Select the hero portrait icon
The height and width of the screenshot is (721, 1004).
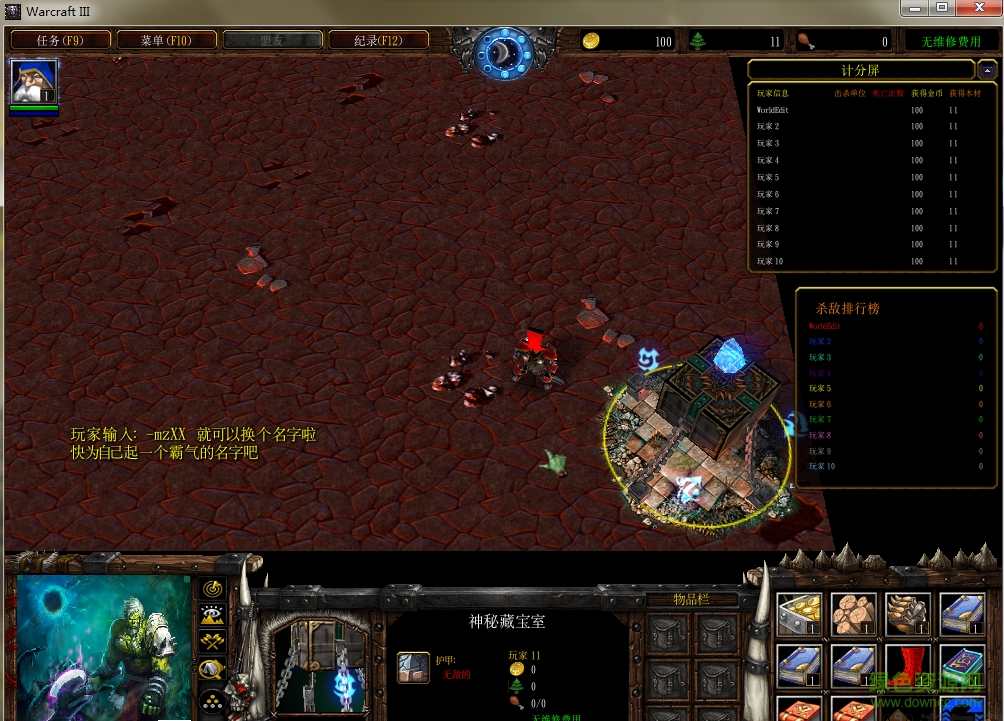[x=34, y=82]
